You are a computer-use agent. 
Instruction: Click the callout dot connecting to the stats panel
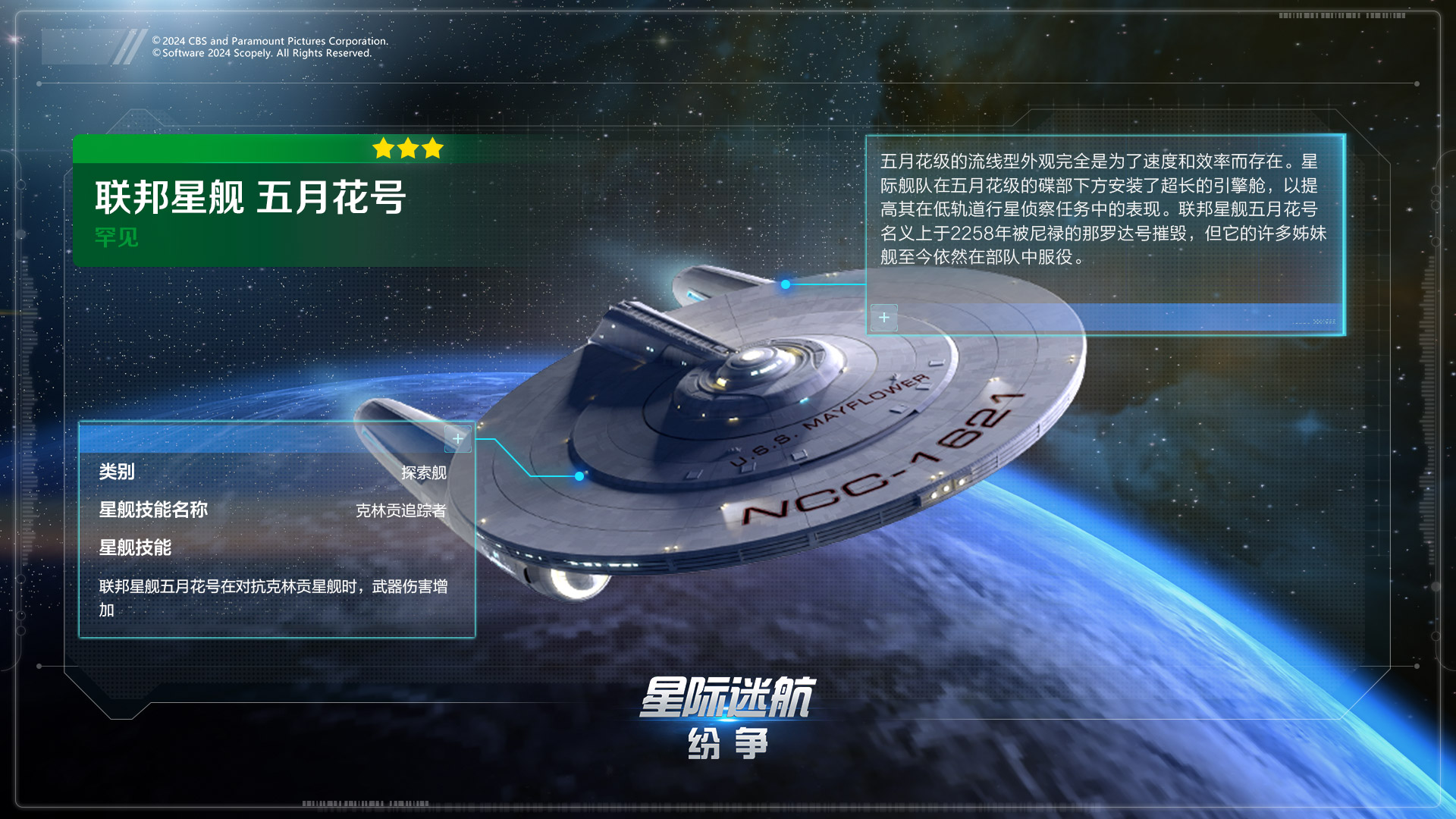(579, 477)
